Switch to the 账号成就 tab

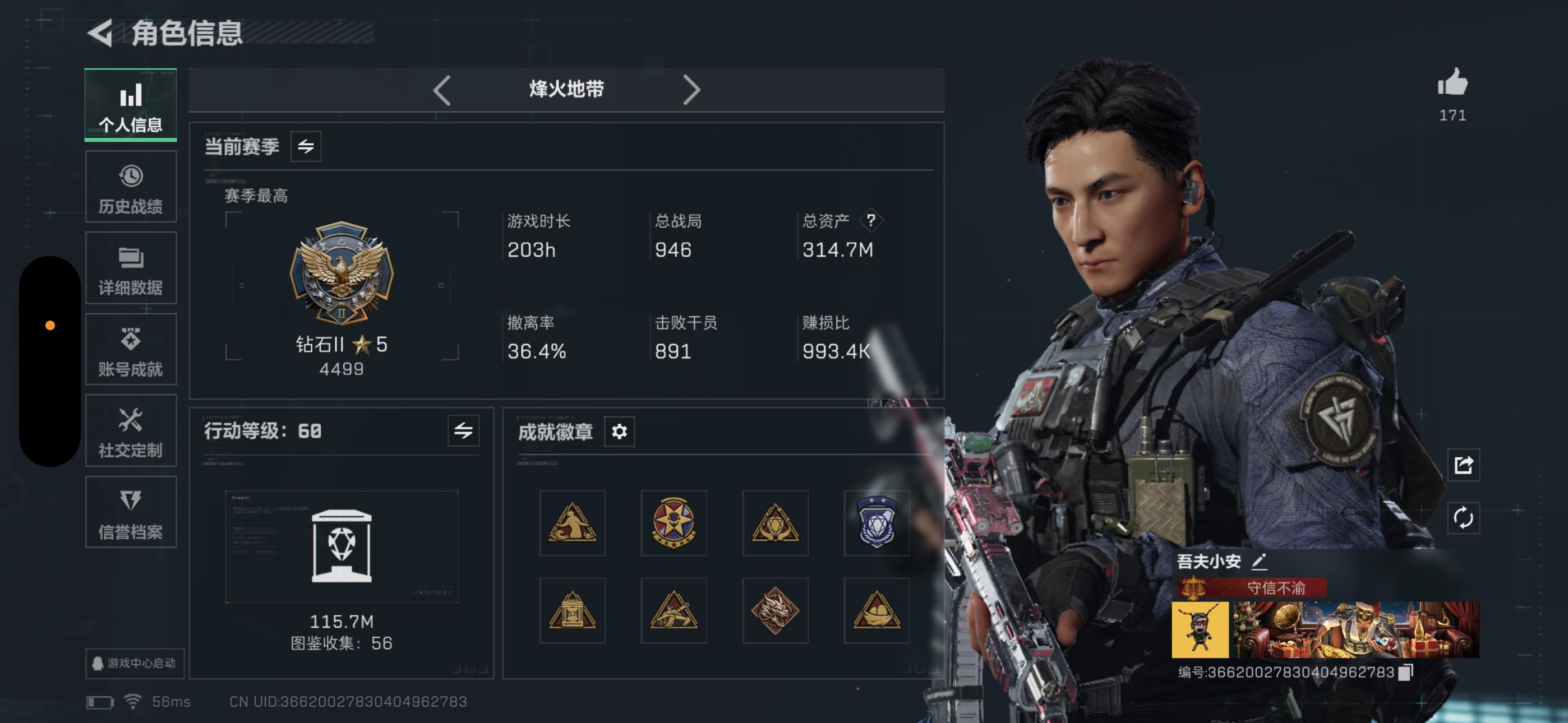tap(130, 349)
